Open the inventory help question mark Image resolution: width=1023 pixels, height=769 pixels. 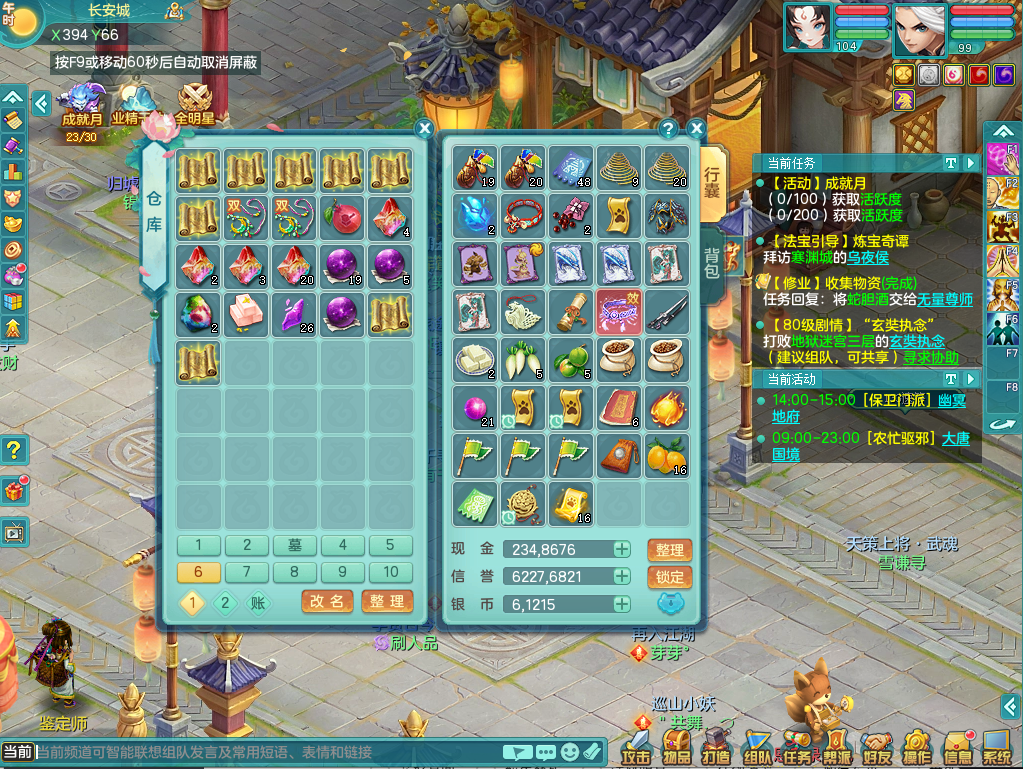click(x=669, y=129)
